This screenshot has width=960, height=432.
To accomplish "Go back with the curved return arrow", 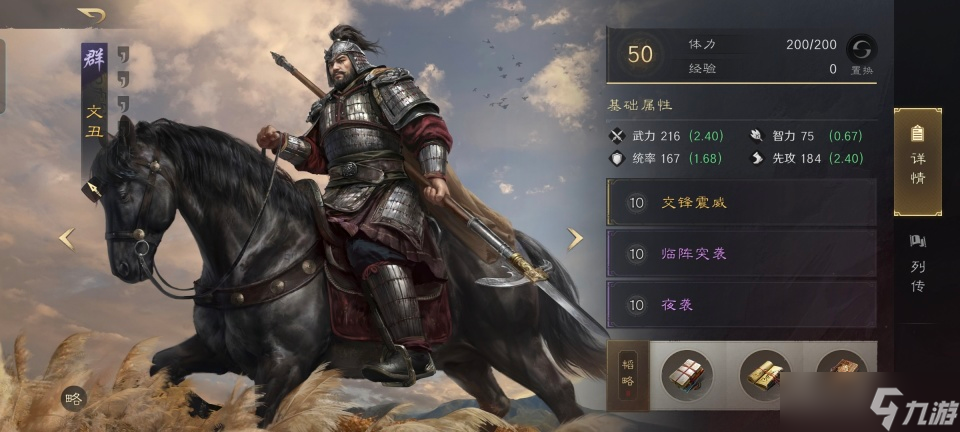I will point(91,16).
